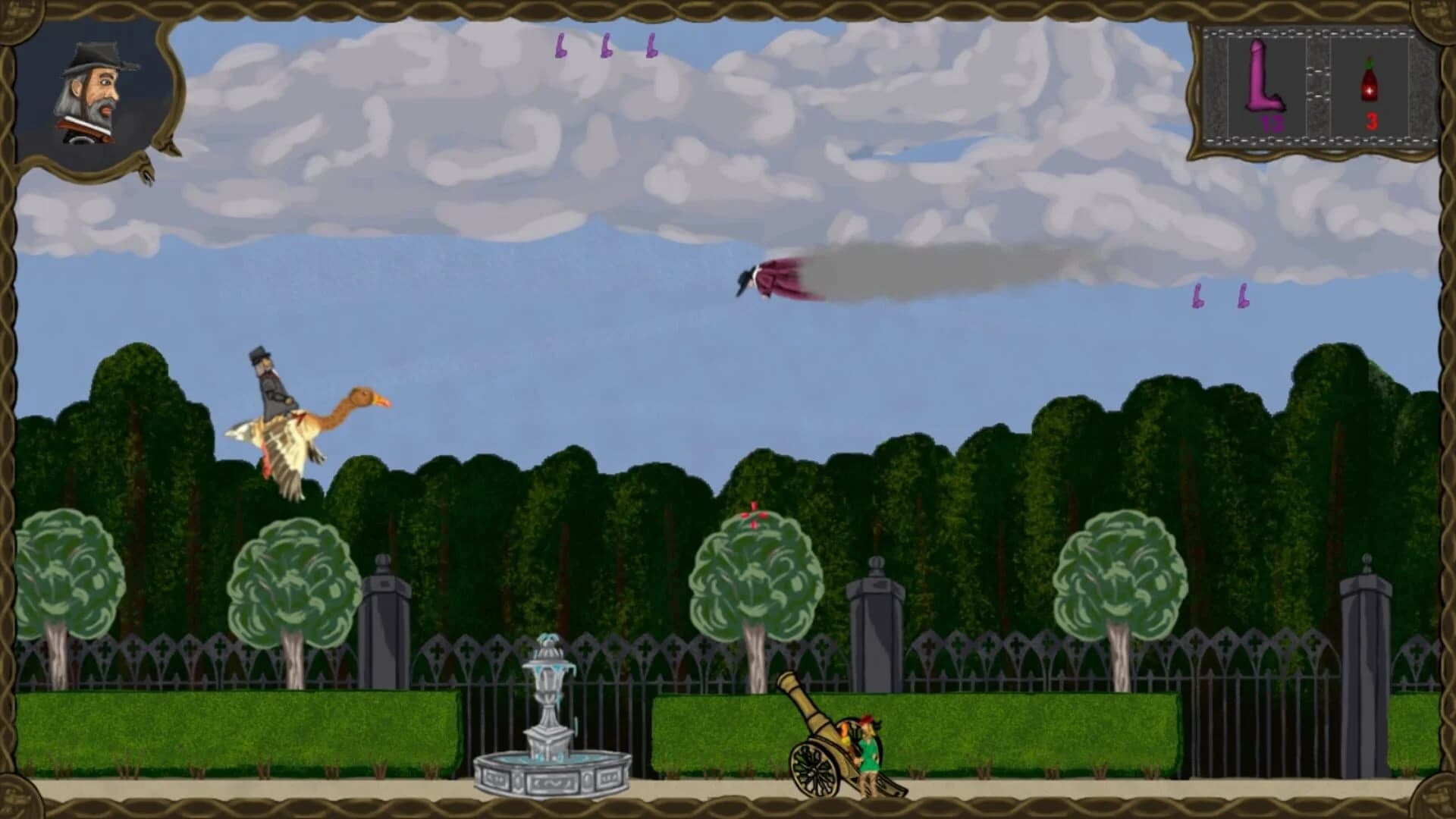This screenshot has width=1456, height=819.
Task: Collect the middle falling pink pickup near top
Action: point(607,47)
